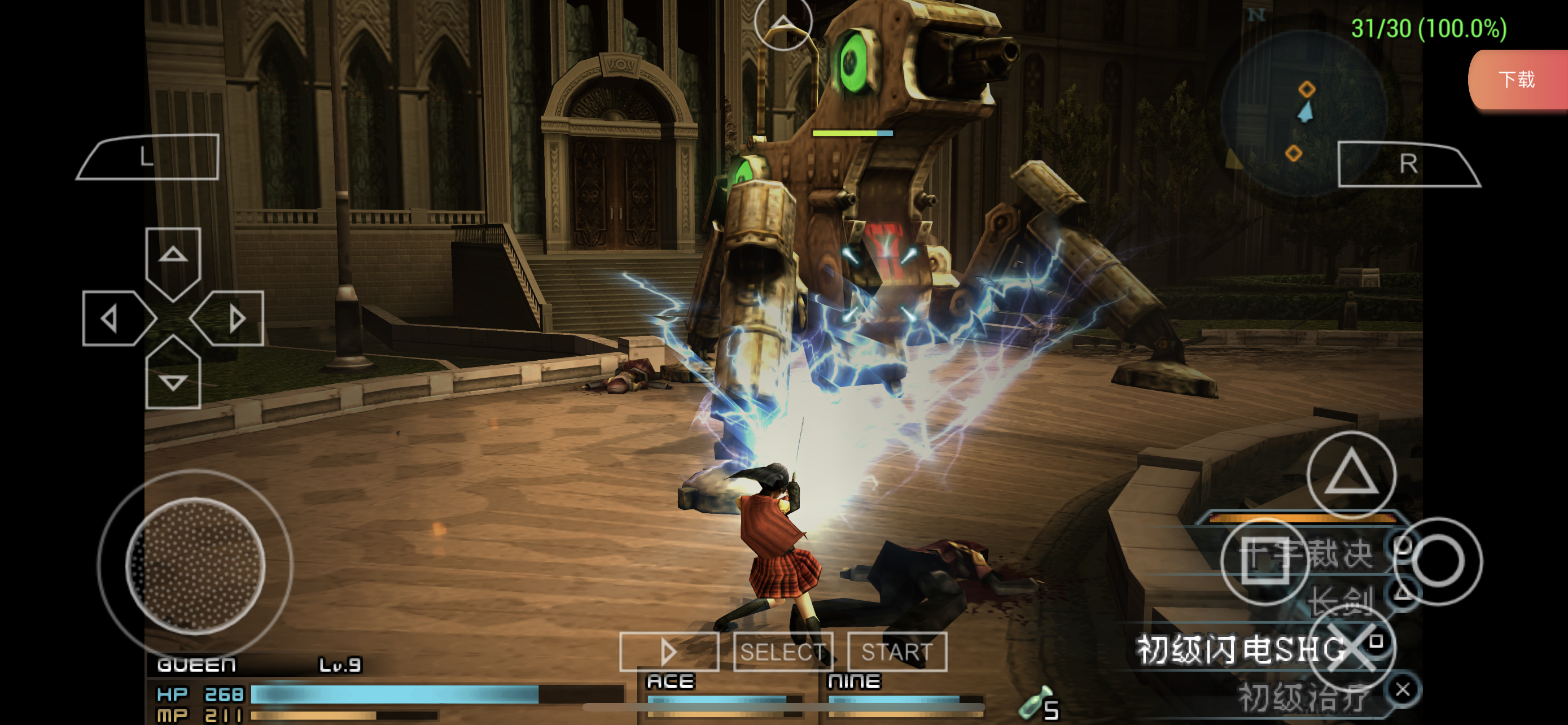This screenshot has height=725, width=1568.
Task: Click the orange 下载 download button
Action: [1517, 79]
